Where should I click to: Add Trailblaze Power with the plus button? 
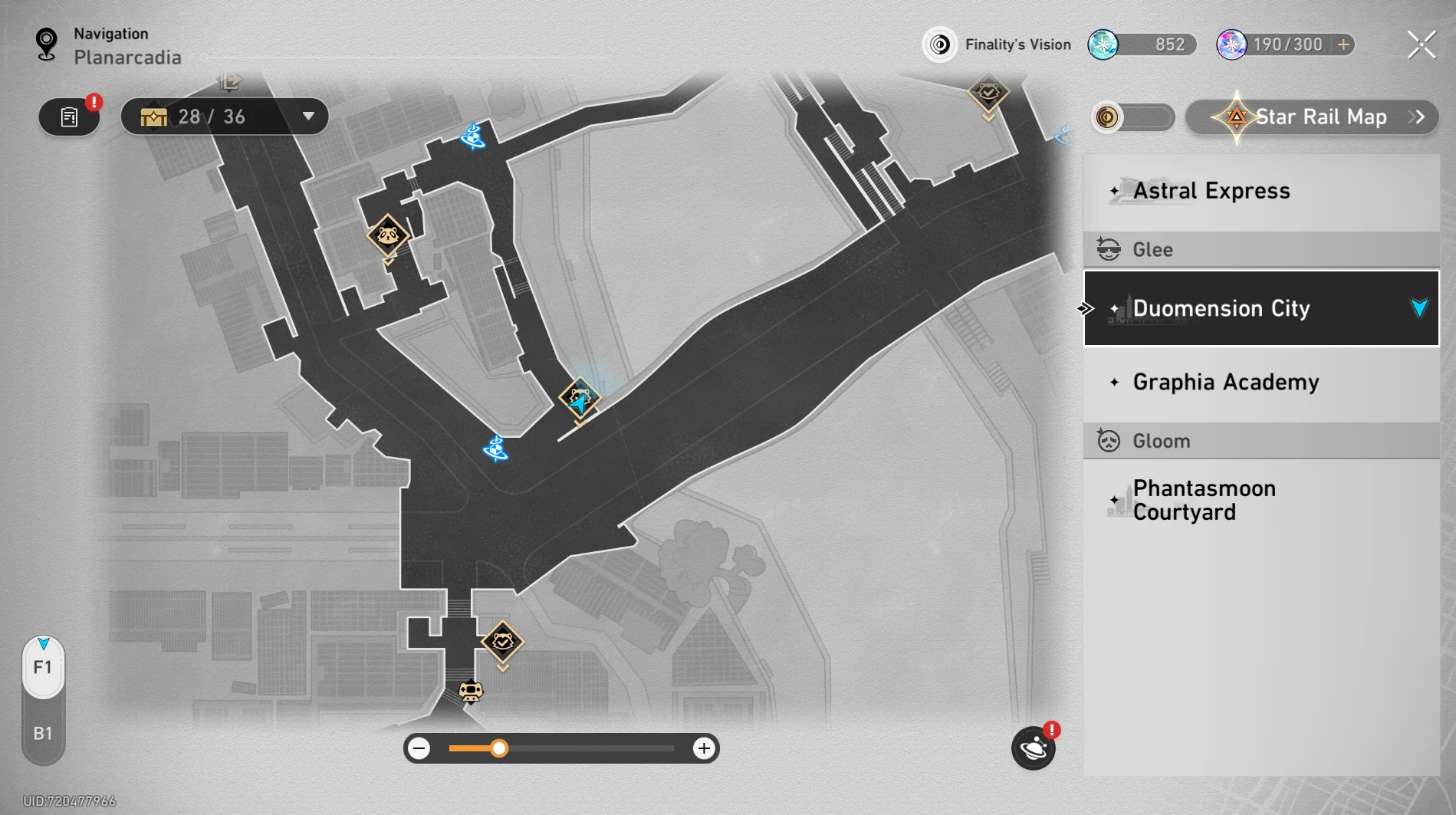tap(1343, 44)
